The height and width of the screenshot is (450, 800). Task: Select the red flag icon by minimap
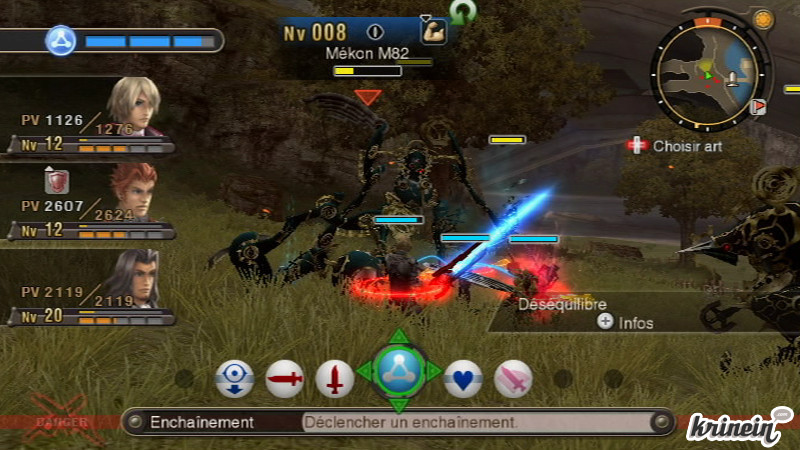click(759, 106)
